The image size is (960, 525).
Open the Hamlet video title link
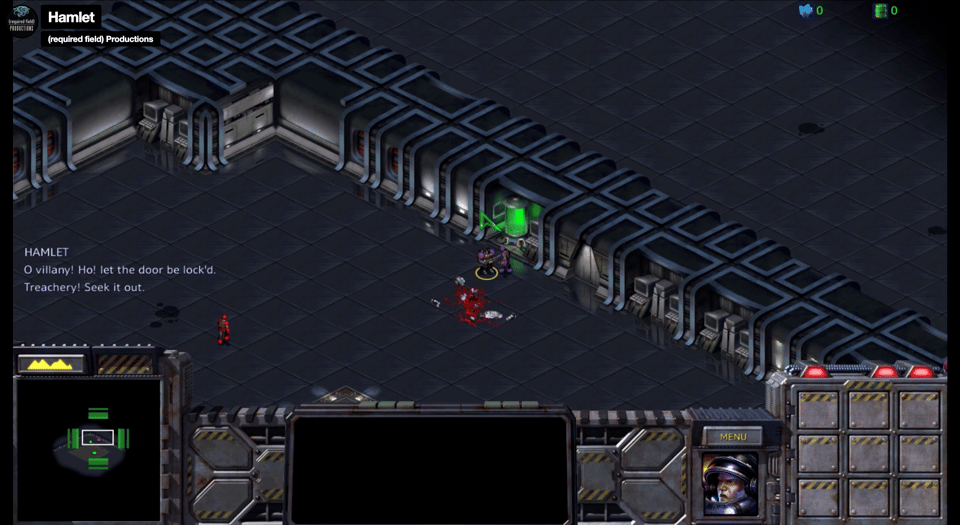(x=71, y=17)
